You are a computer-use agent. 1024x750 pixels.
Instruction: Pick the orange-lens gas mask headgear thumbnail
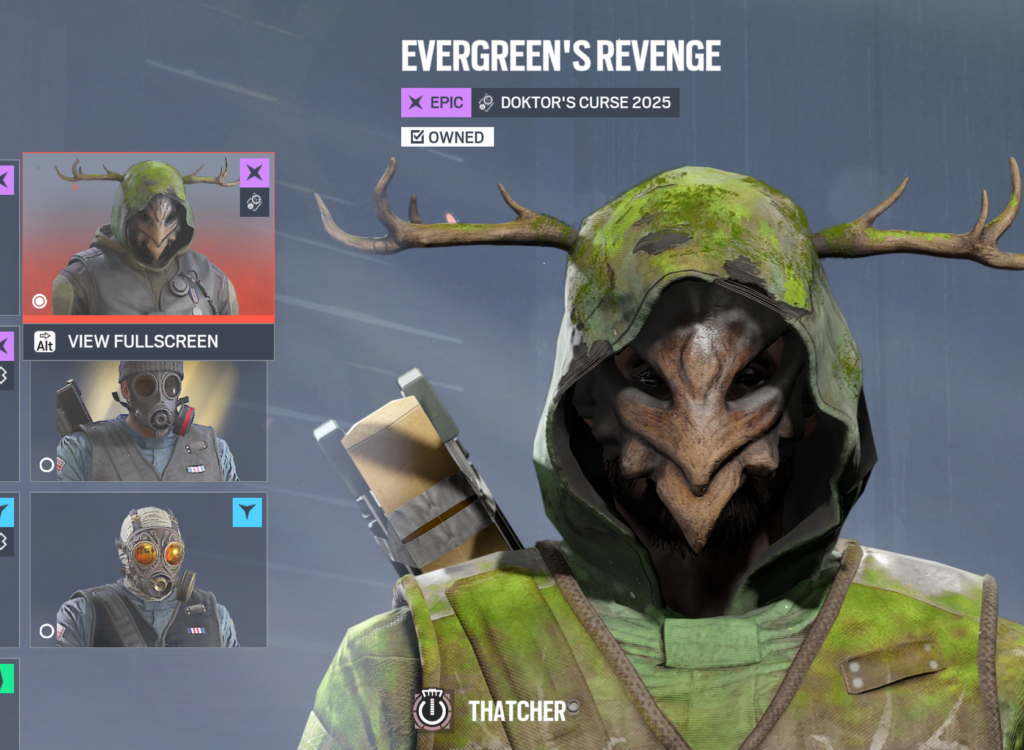click(x=148, y=569)
